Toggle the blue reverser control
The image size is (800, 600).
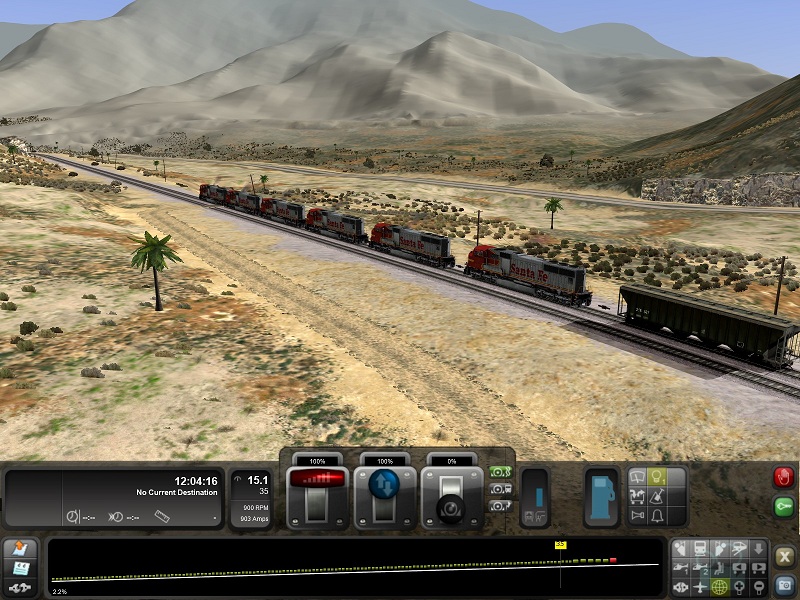coord(384,484)
